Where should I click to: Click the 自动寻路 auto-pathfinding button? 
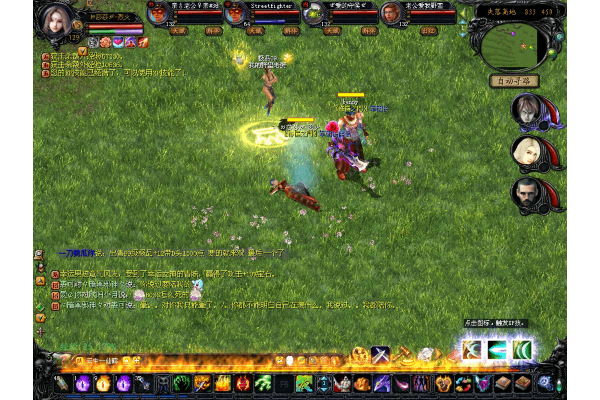[514, 79]
